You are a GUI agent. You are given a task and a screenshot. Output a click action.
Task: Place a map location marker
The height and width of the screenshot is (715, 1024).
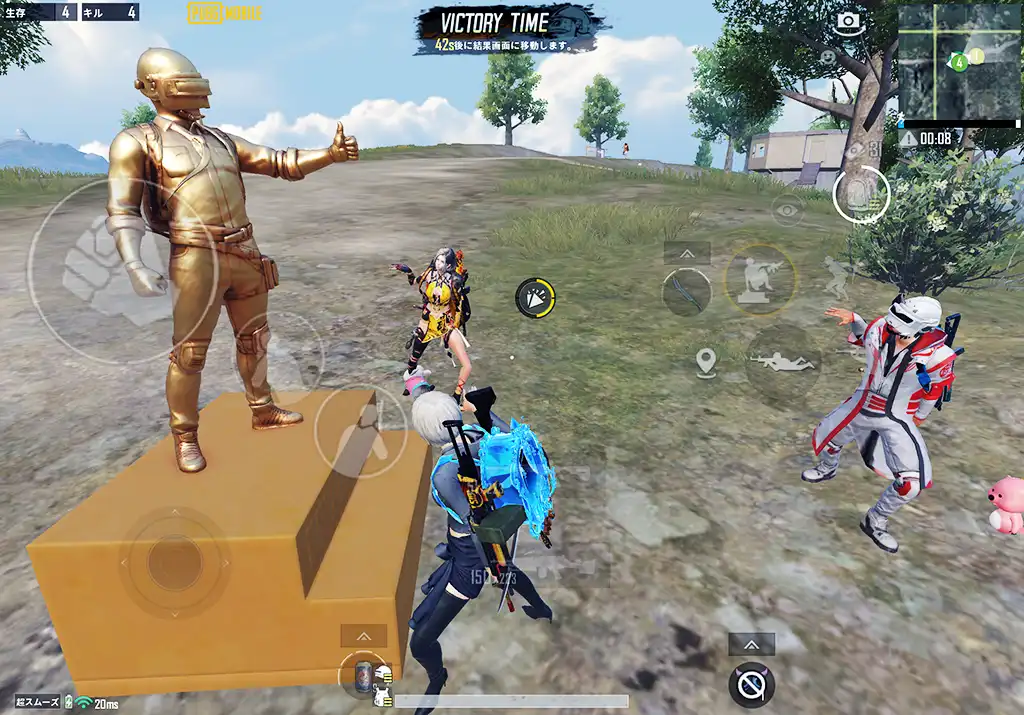click(x=706, y=362)
